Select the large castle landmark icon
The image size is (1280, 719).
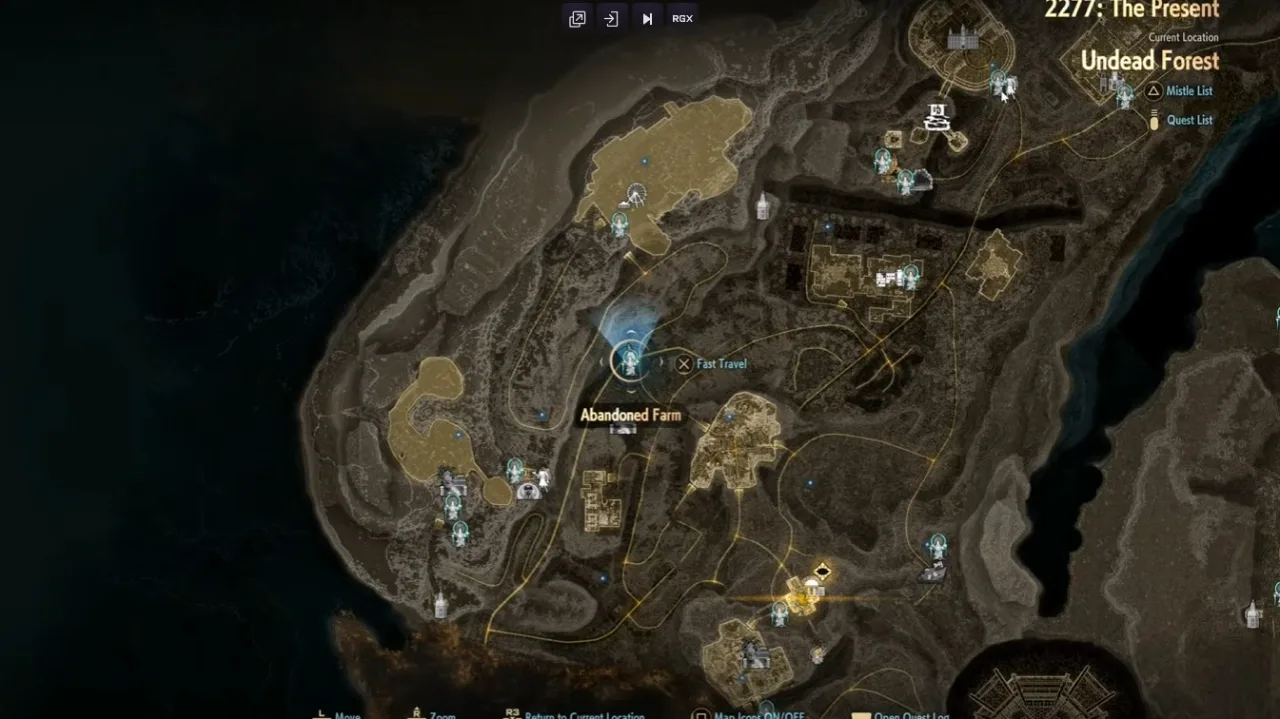coord(961,40)
